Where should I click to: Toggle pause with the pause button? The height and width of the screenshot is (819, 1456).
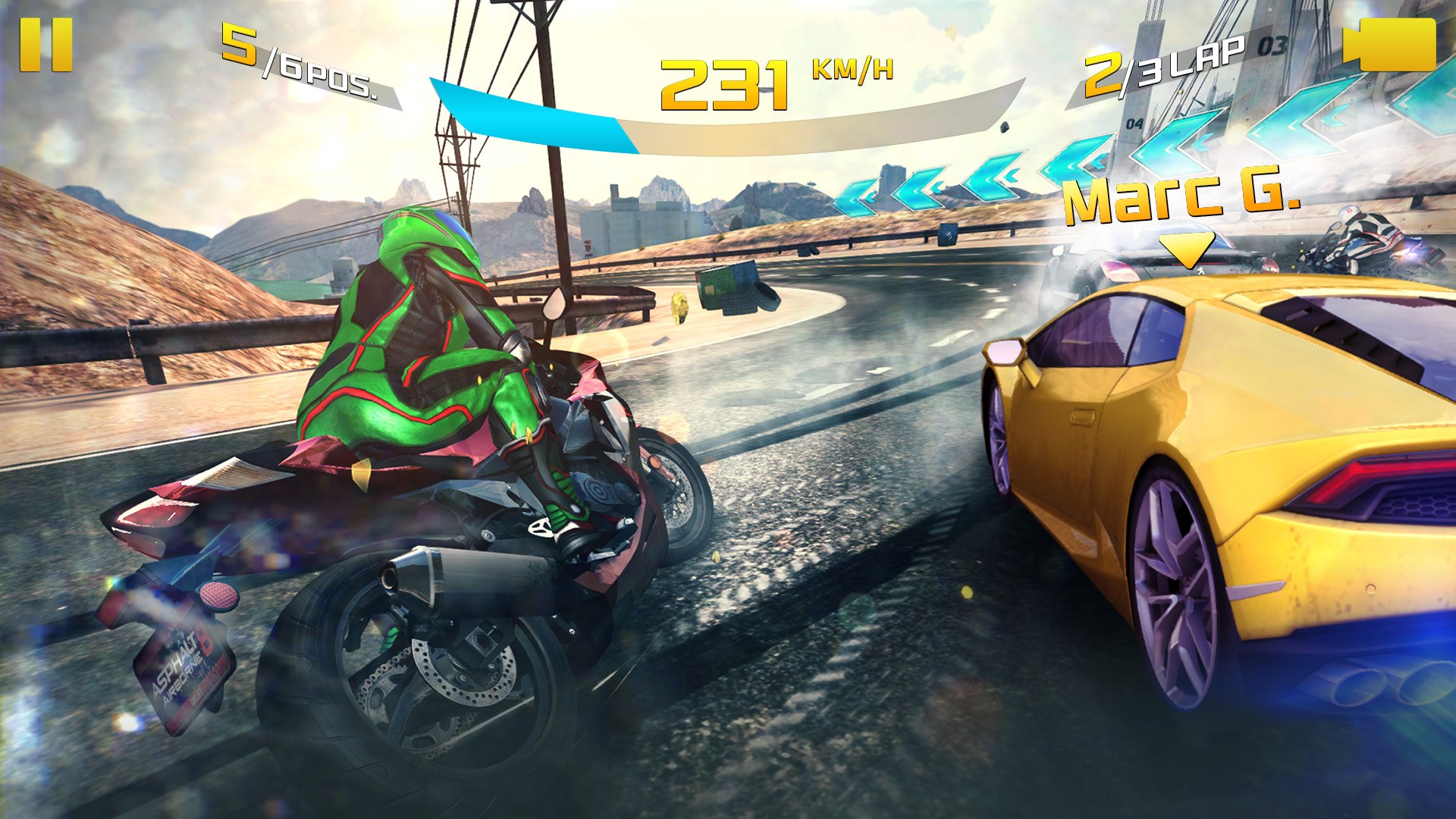45,43
